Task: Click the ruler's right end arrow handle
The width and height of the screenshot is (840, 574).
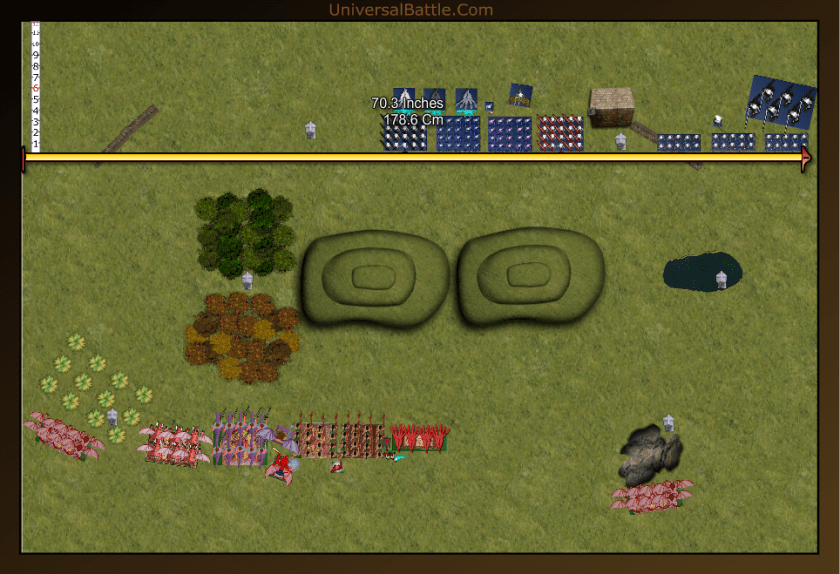Action: coord(806,158)
